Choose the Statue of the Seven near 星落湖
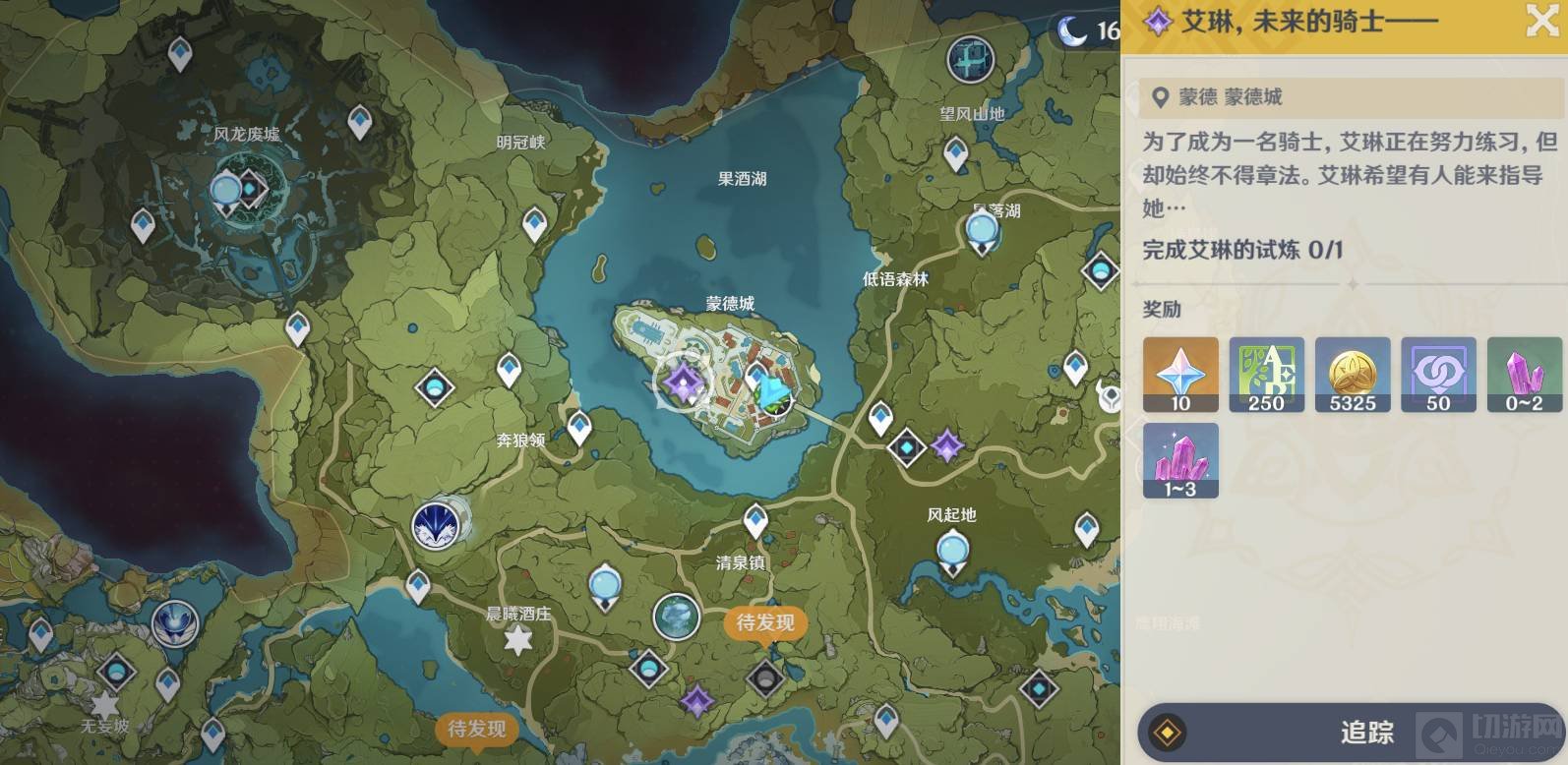This screenshot has width=1568, height=765. (x=982, y=232)
